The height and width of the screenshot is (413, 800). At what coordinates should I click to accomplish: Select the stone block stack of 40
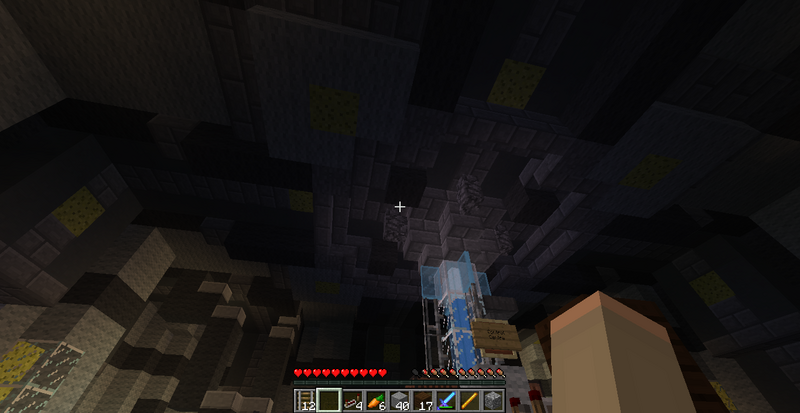pos(400,400)
